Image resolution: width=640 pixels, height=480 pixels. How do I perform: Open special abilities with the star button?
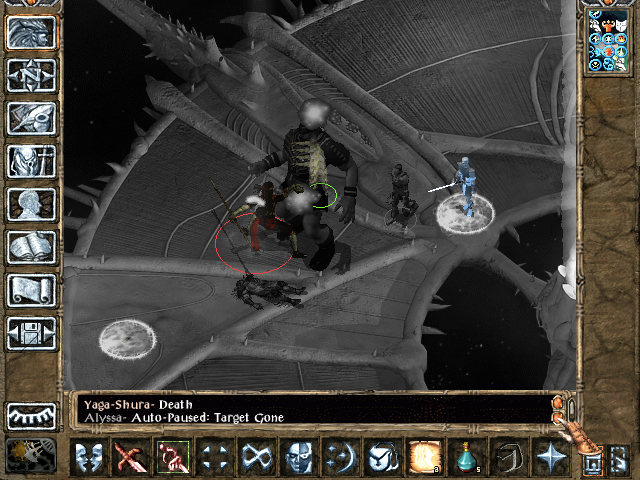click(x=550, y=457)
